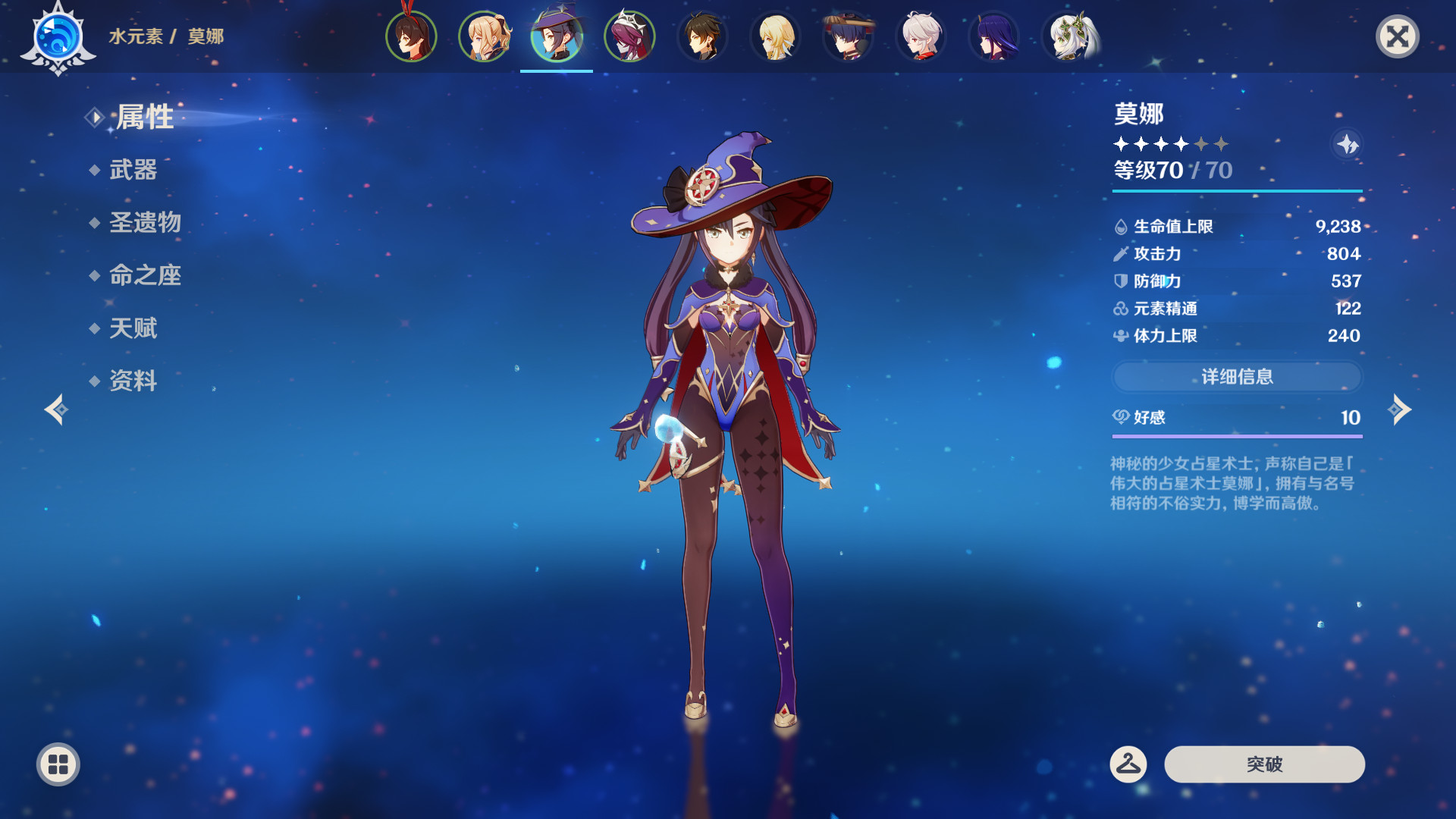
Task: Open Zhongli's character page
Action: 703,36
